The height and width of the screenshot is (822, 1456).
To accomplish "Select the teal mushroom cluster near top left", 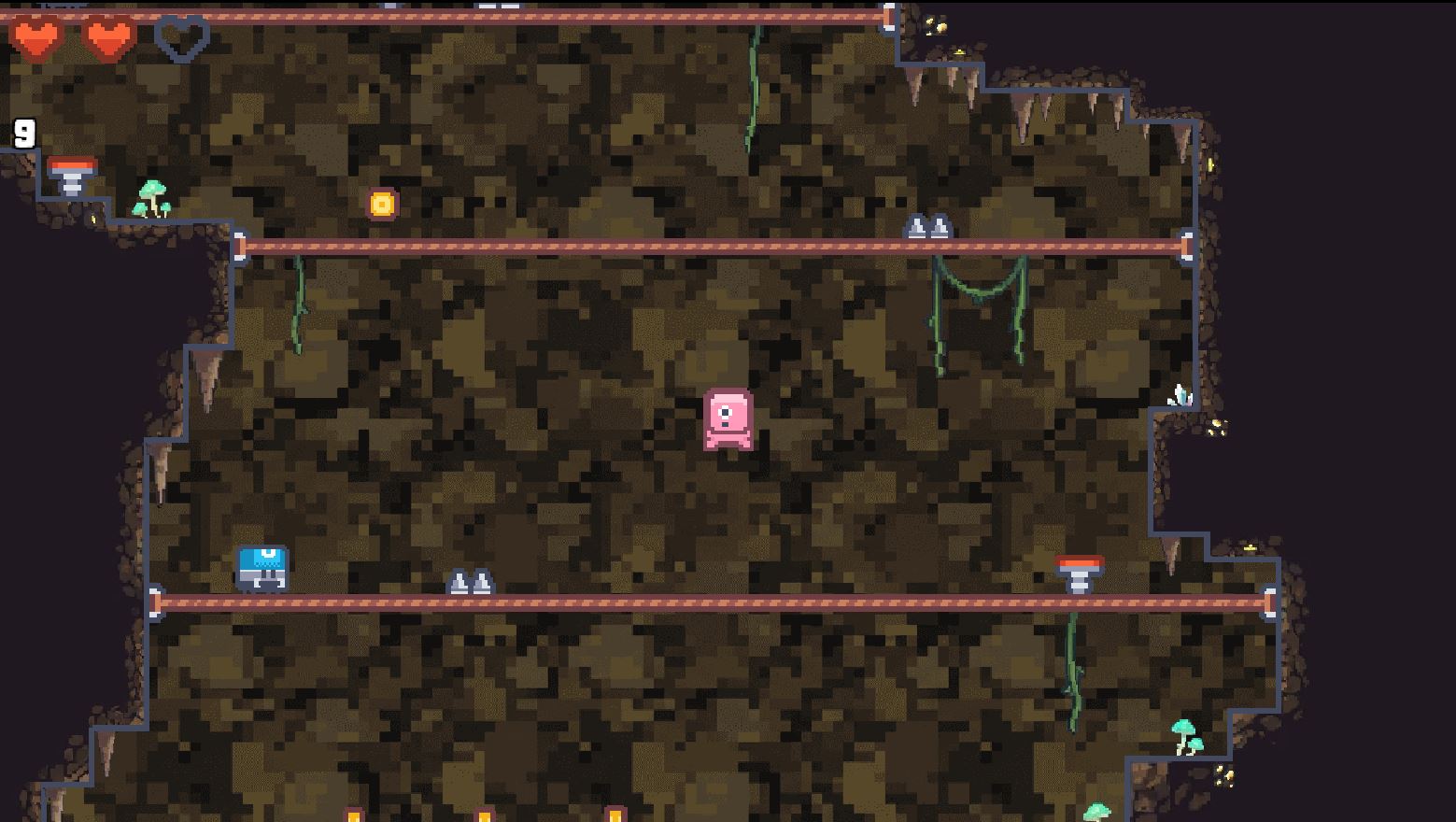I will pyautogui.click(x=154, y=198).
